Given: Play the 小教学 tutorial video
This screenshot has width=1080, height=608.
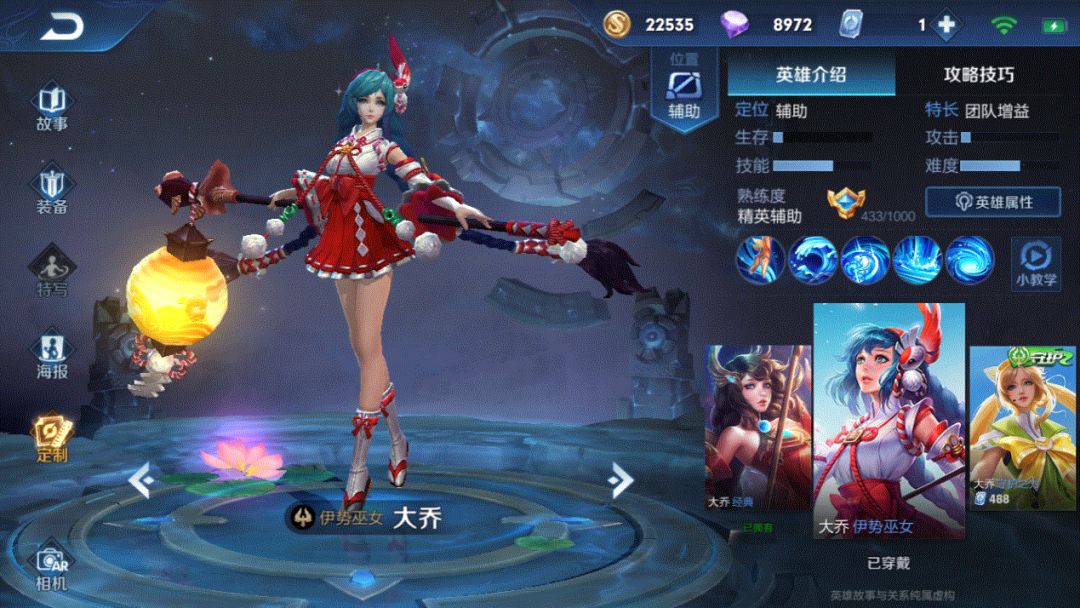Looking at the screenshot, I should 1035,263.
